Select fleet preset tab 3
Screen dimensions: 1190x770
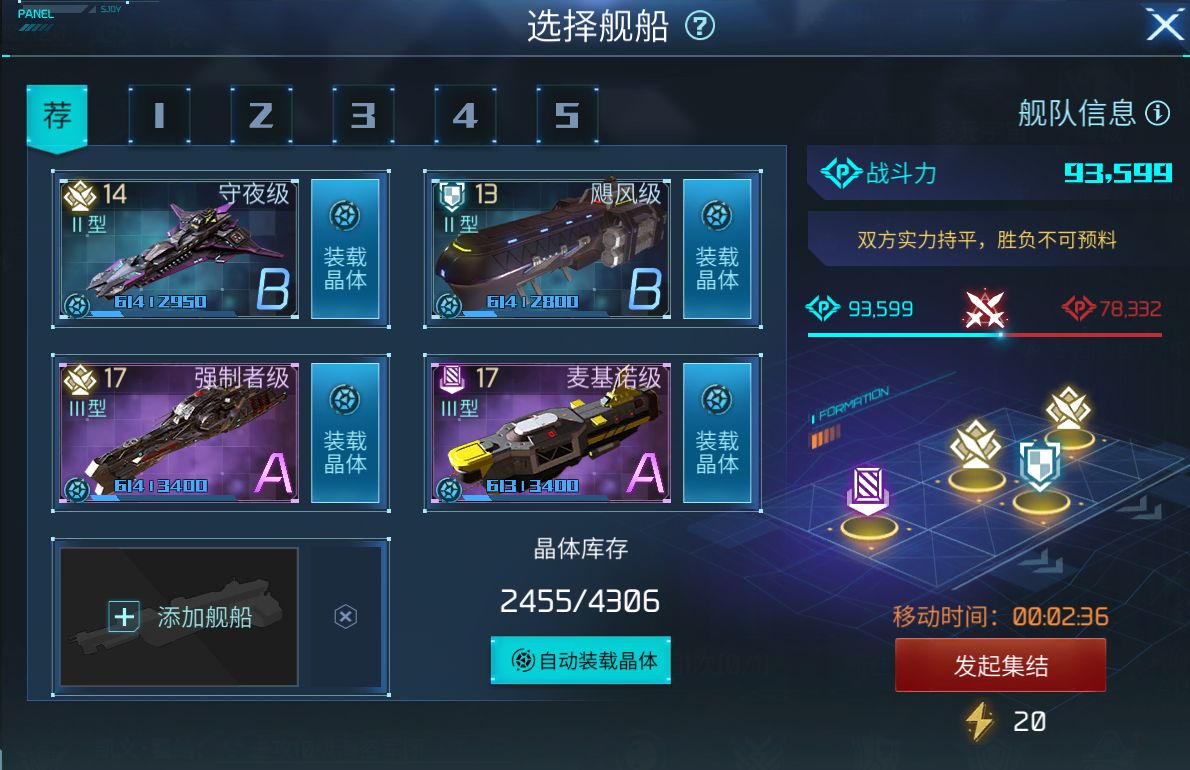tap(363, 116)
